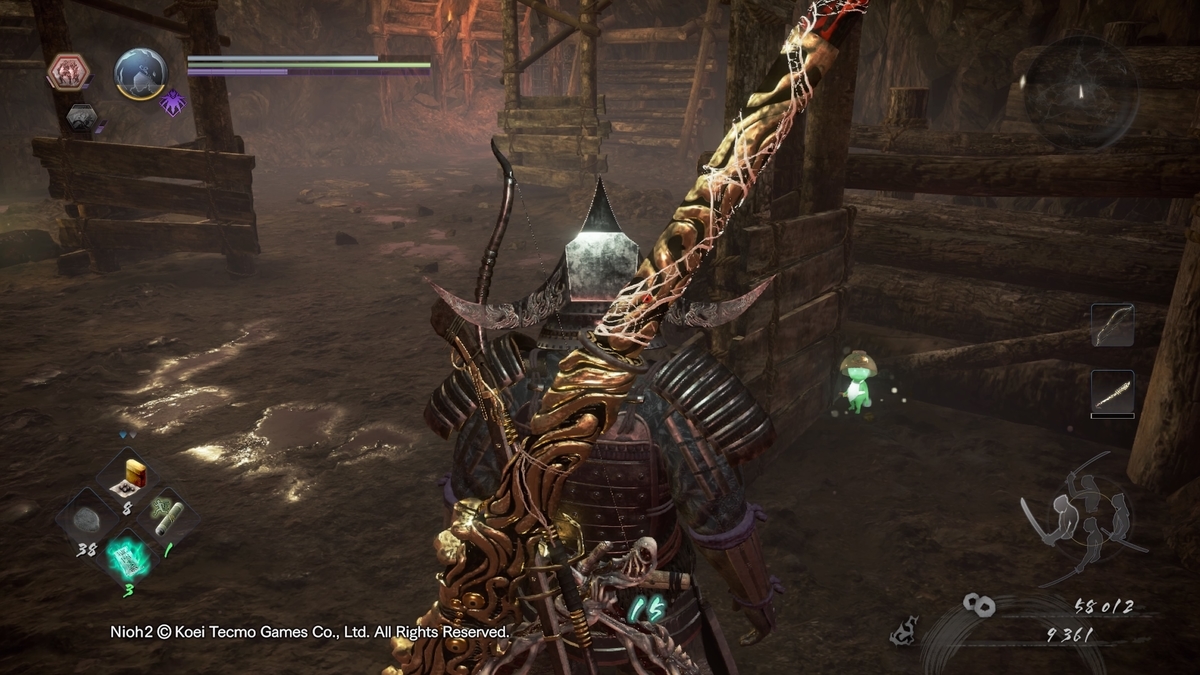The width and height of the screenshot is (1200, 675).
Task: Click the blue guardian spirit portrait
Action: tap(140, 73)
